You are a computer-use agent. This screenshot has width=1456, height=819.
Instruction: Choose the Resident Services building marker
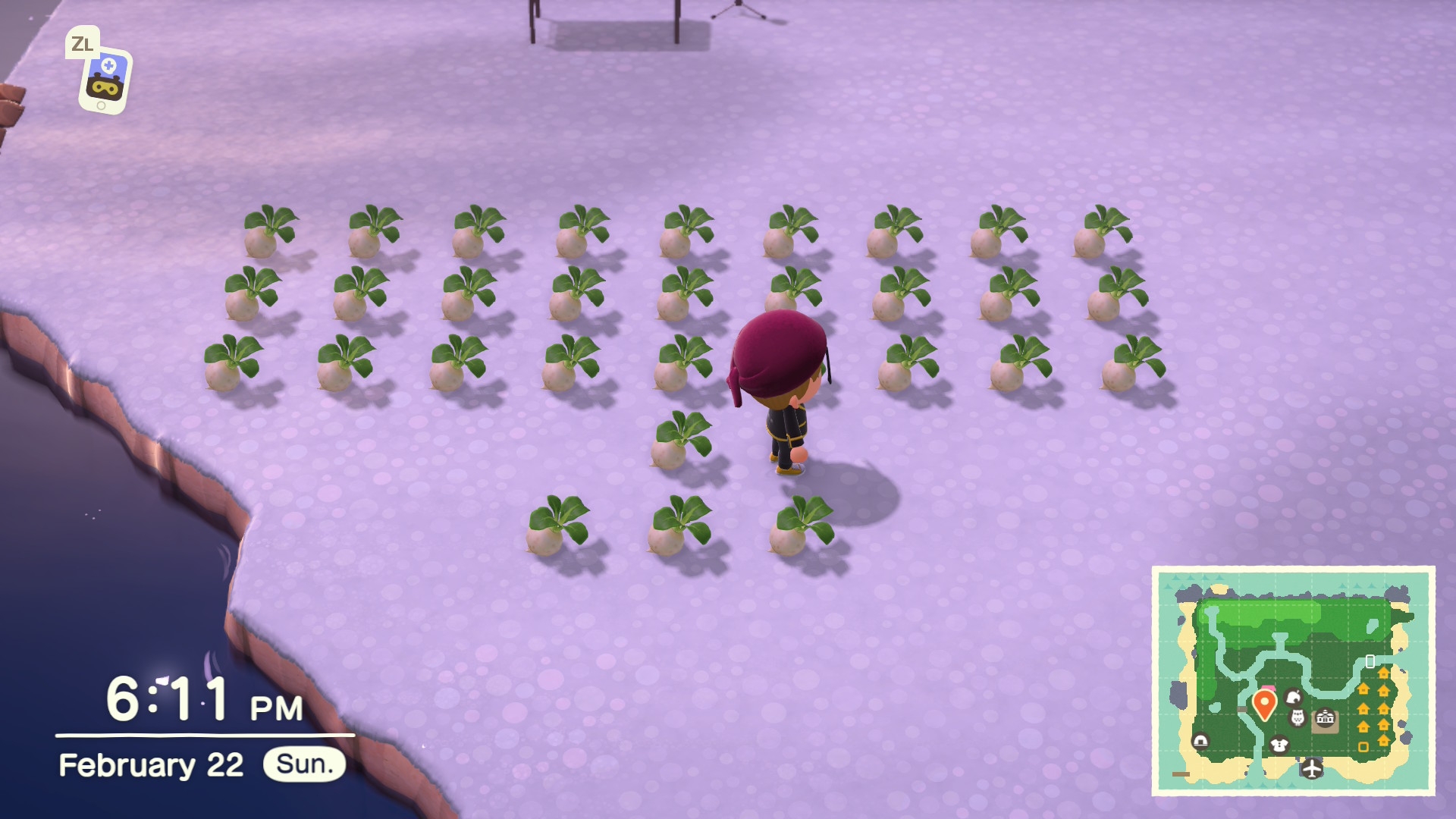pos(1324,717)
